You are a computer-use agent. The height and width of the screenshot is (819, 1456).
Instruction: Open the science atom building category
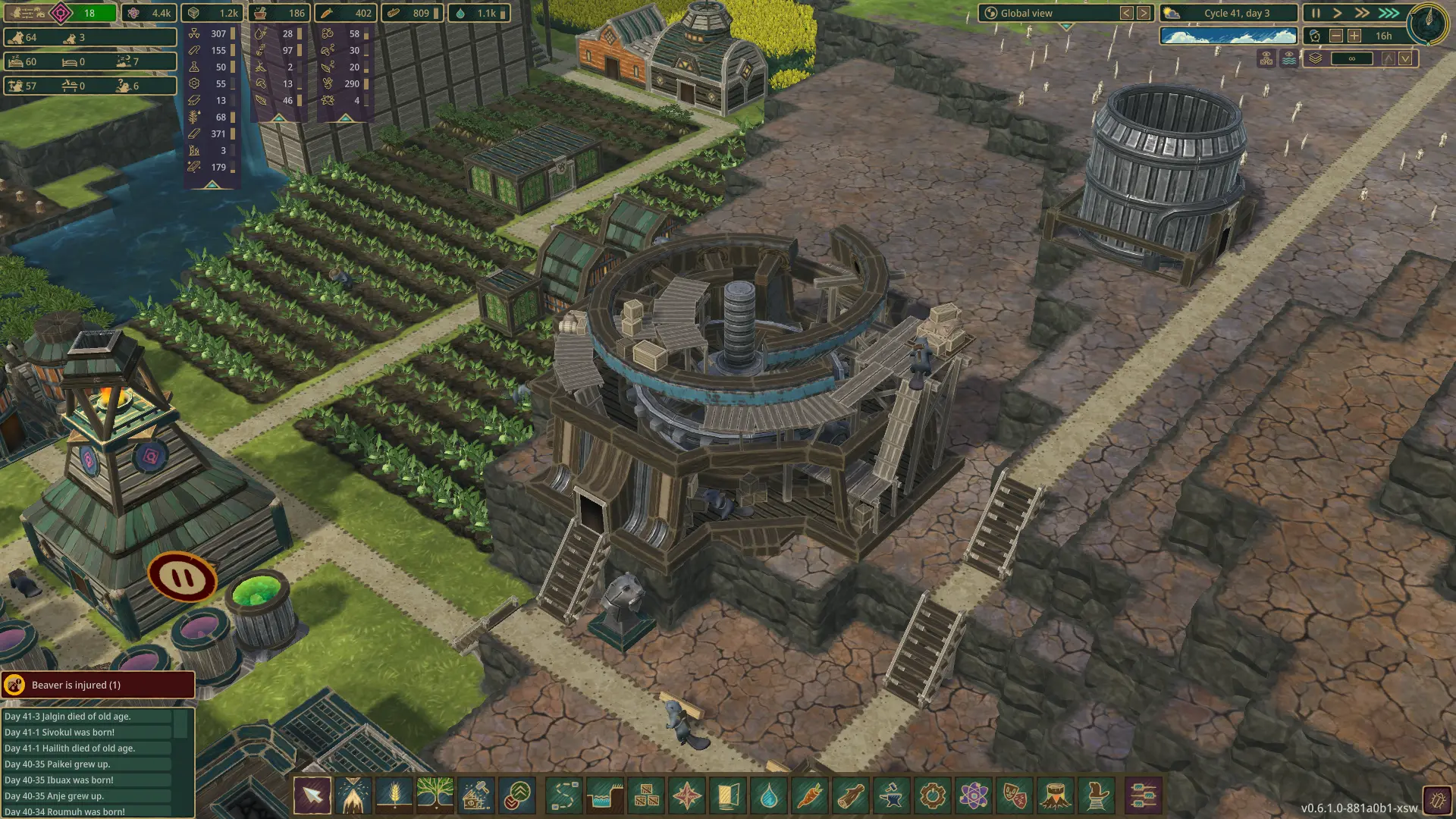click(x=974, y=796)
